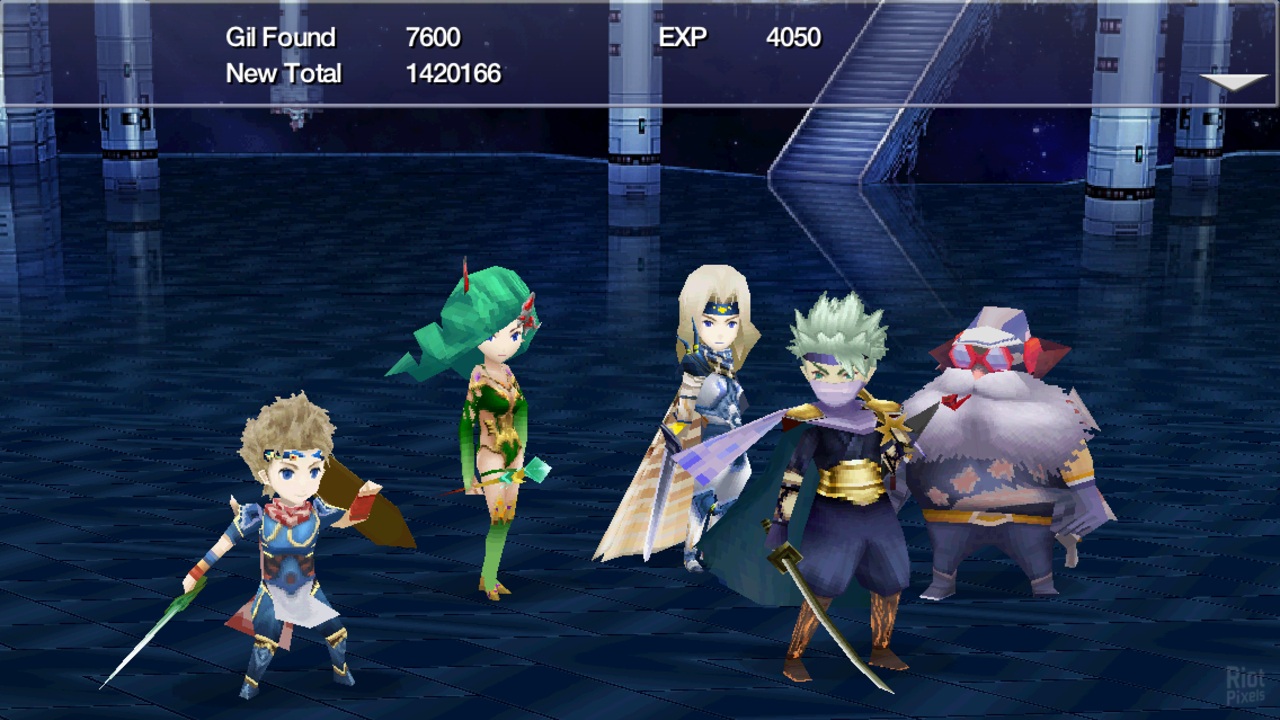Click the EXP label in the results bar
The height and width of the screenshot is (720, 1280).
tap(683, 38)
